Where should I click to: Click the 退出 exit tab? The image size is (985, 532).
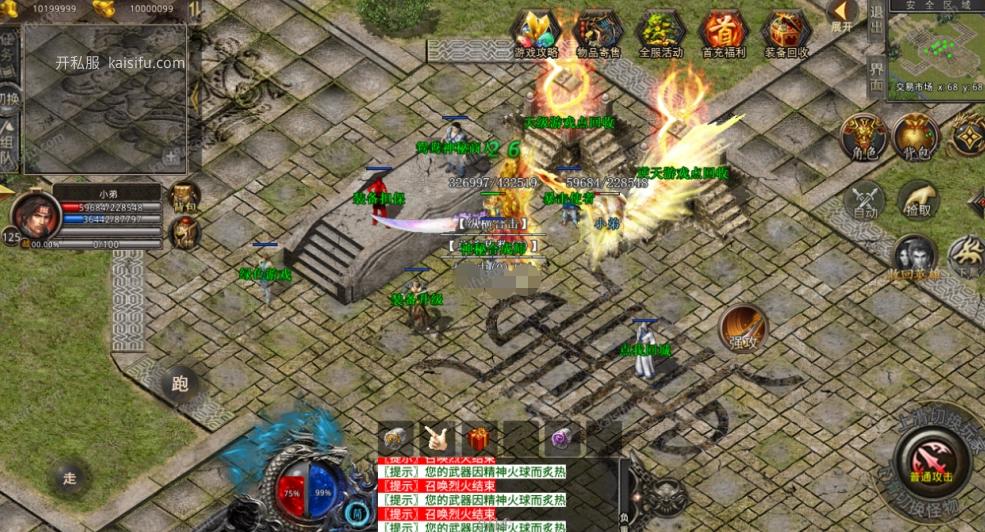tap(876, 25)
